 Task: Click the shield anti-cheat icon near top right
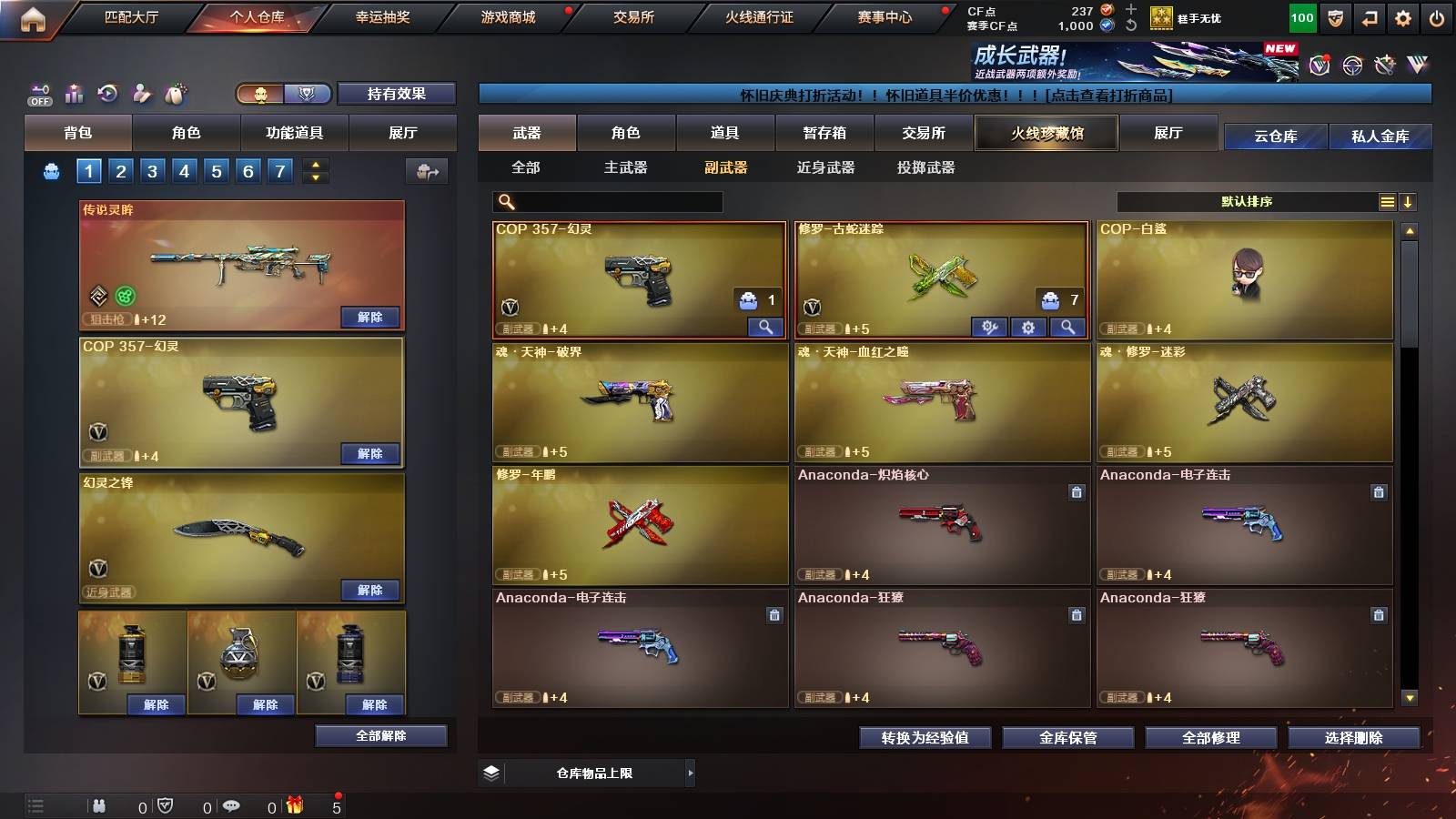[1335, 16]
